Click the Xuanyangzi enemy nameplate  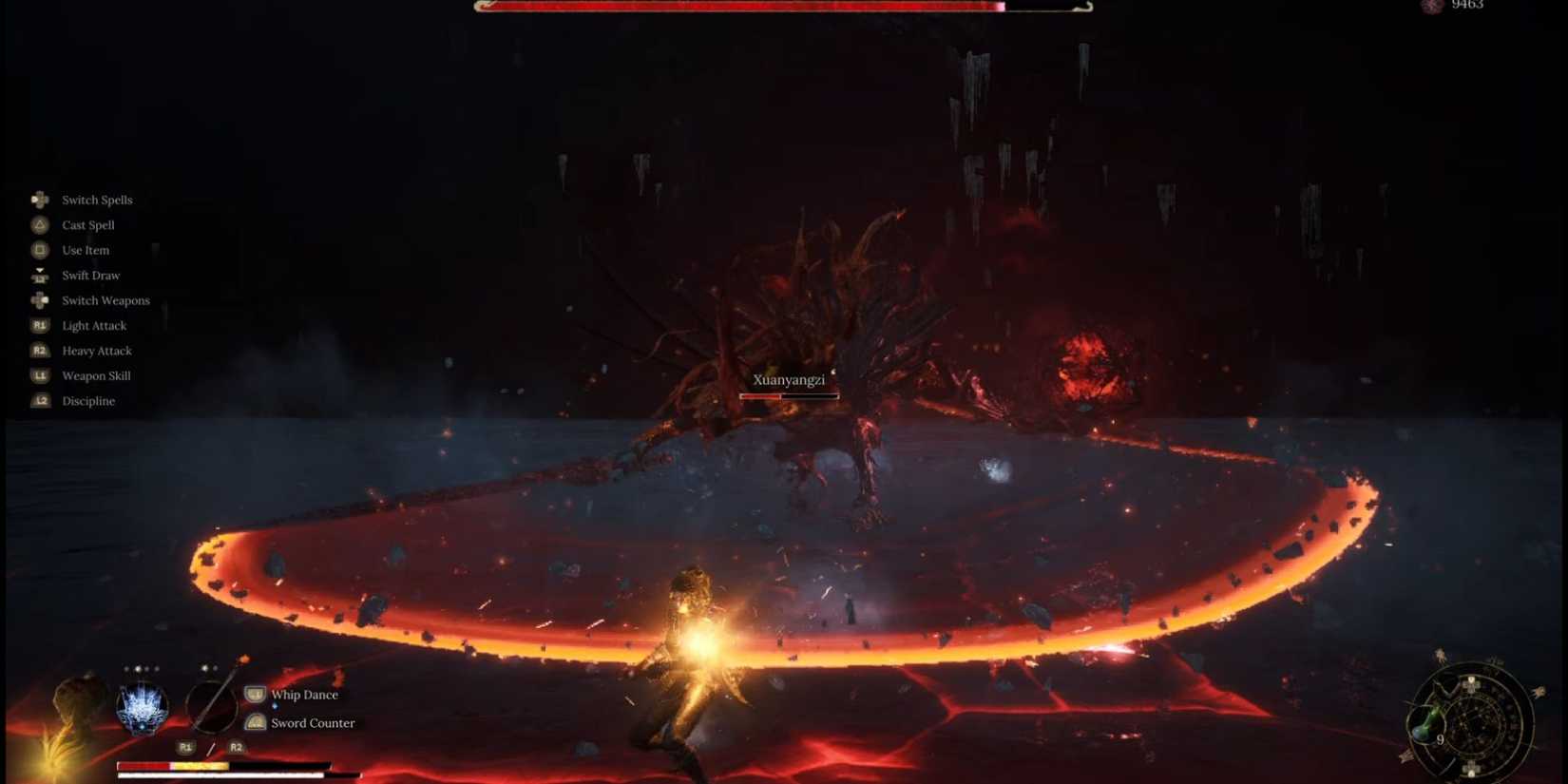(x=788, y=379)
